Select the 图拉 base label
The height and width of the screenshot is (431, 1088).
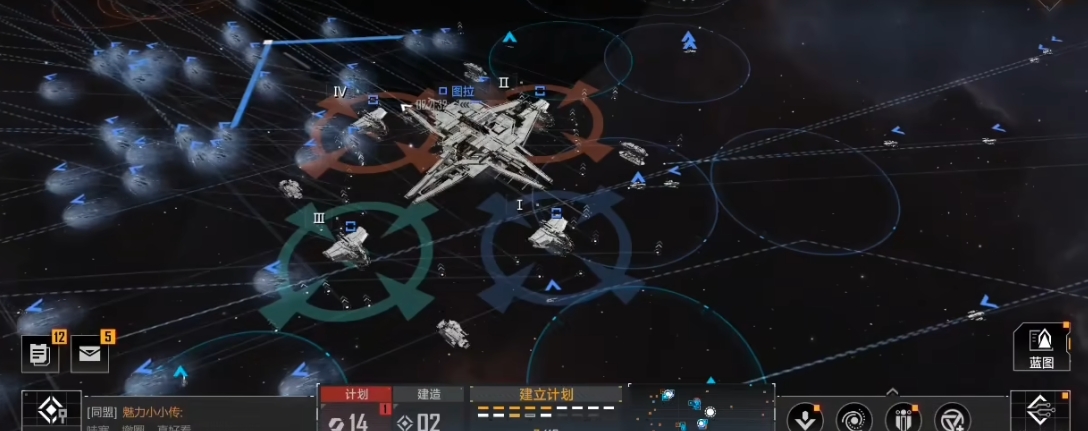click(x=459, y=91)
